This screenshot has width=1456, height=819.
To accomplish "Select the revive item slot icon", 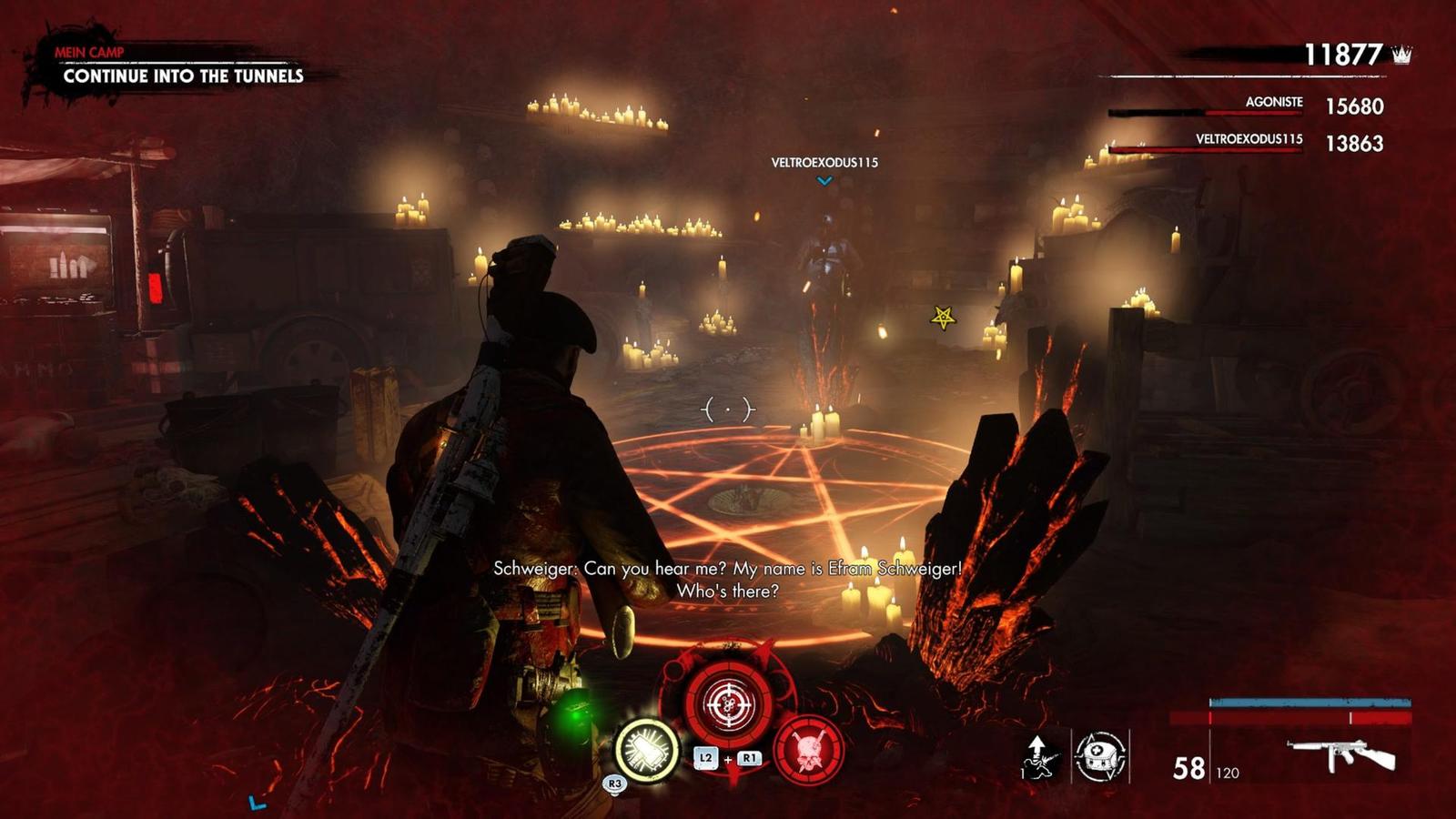I will pos(1040,756).
